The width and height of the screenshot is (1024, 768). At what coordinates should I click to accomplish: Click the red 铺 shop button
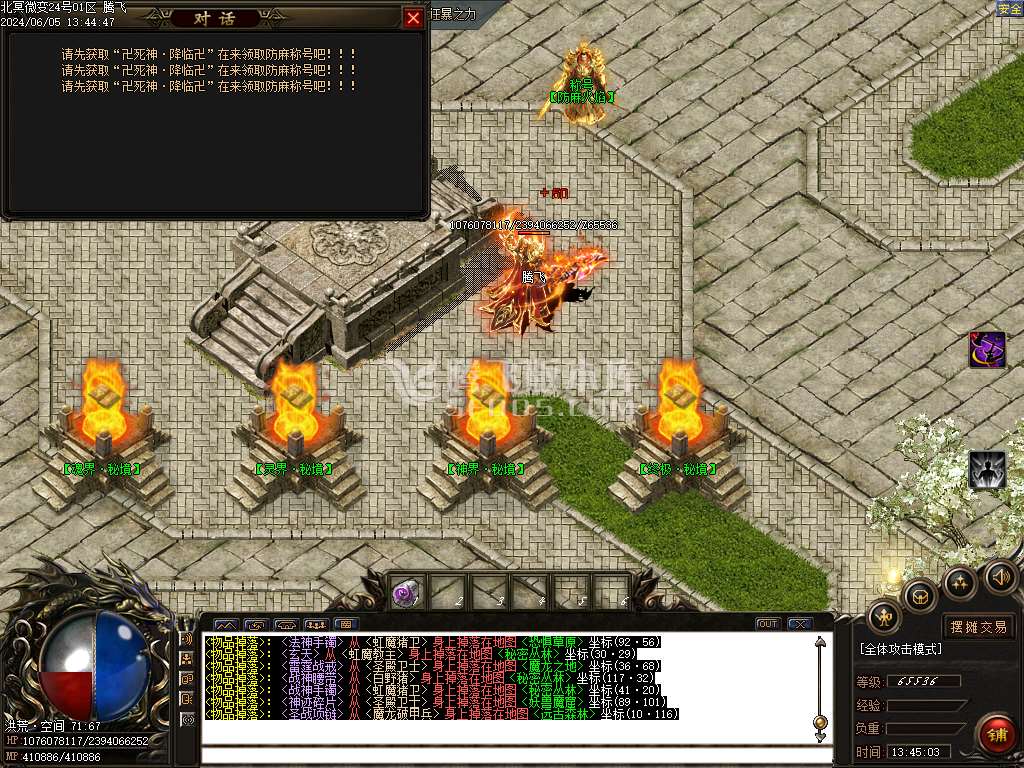pyautogui.click(x=996, y=735)
